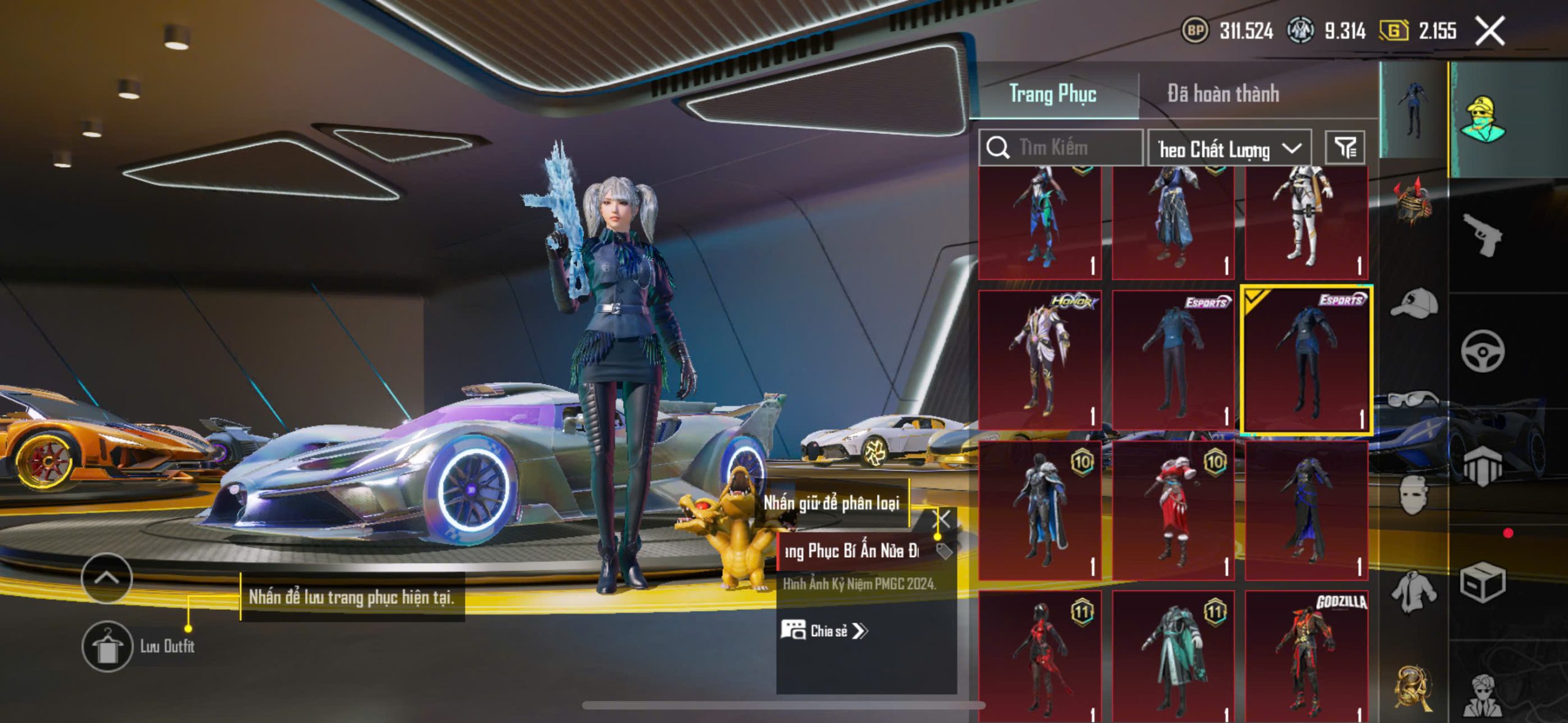Expand the up-arrow panel button

(x=107, y=578)
